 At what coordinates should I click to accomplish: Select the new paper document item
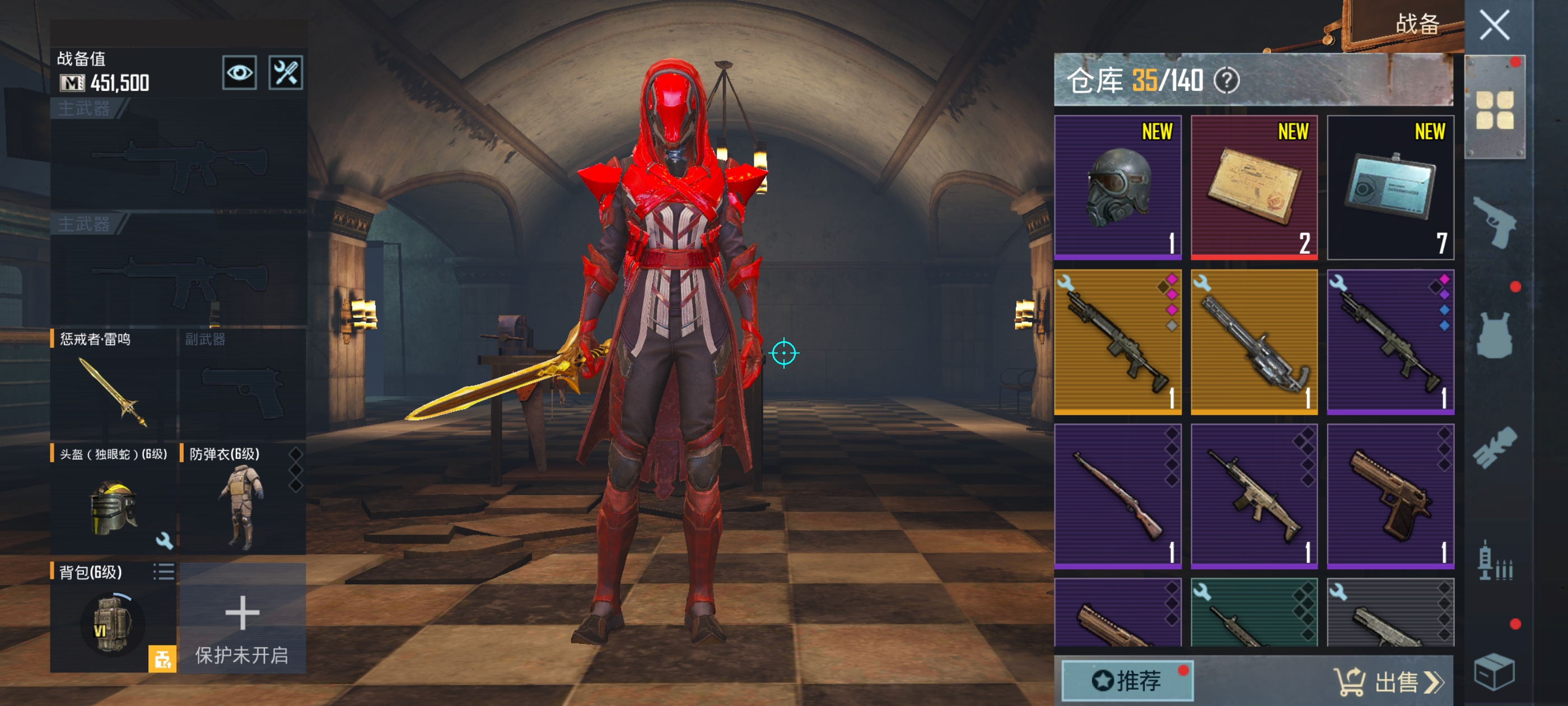[1254, 187]
